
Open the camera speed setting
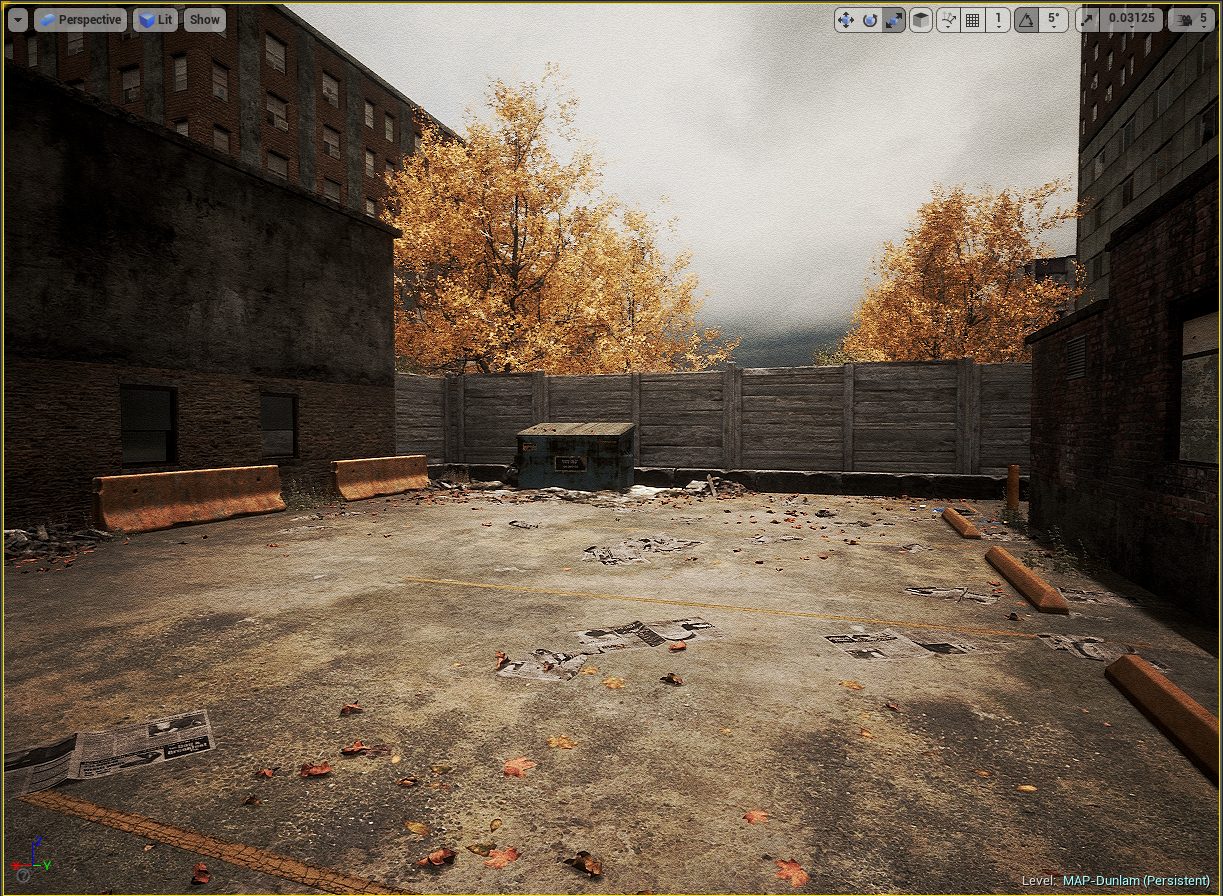point(1192,19)
